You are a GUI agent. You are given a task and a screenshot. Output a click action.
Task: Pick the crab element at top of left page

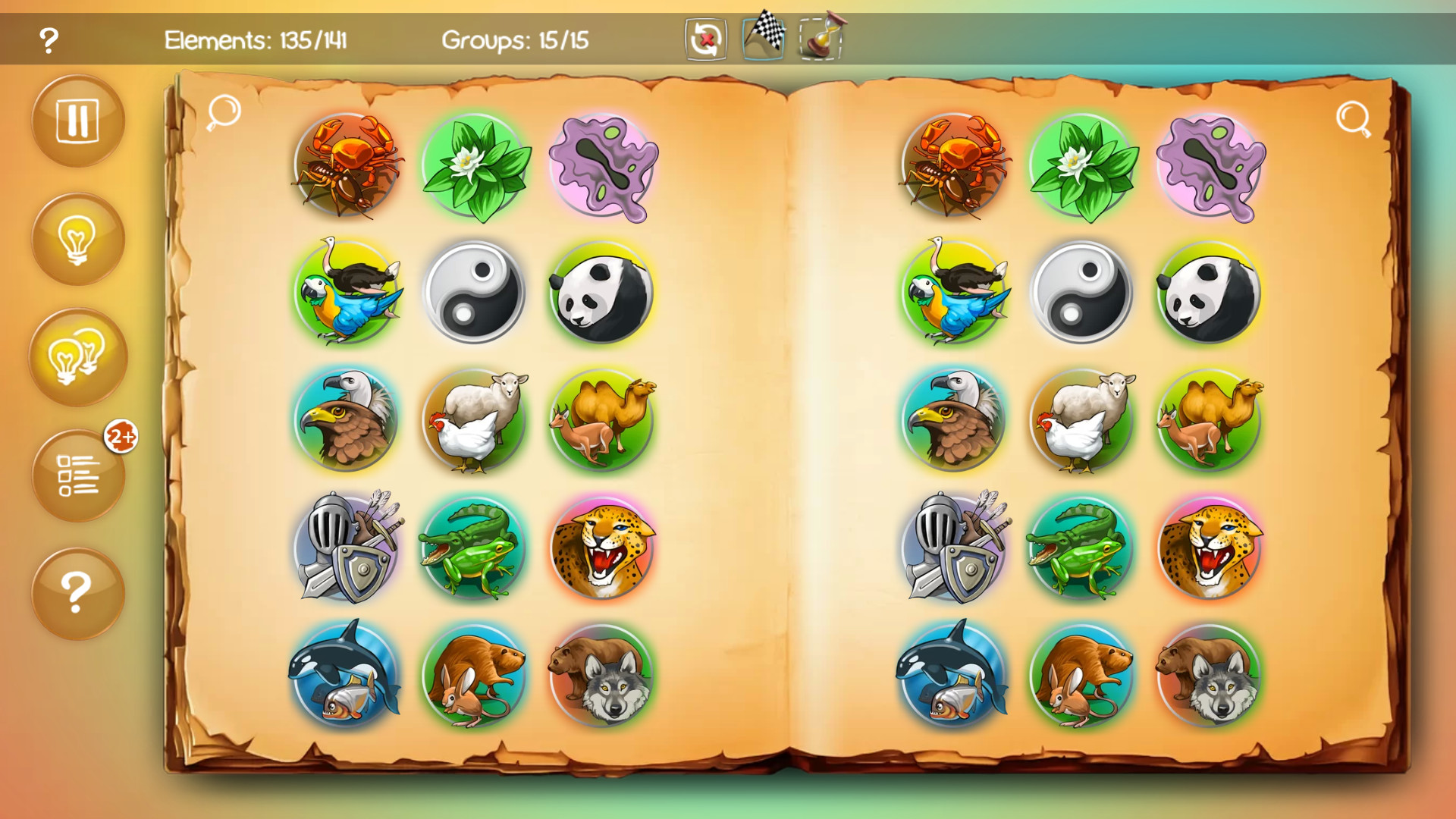(346, 165)
